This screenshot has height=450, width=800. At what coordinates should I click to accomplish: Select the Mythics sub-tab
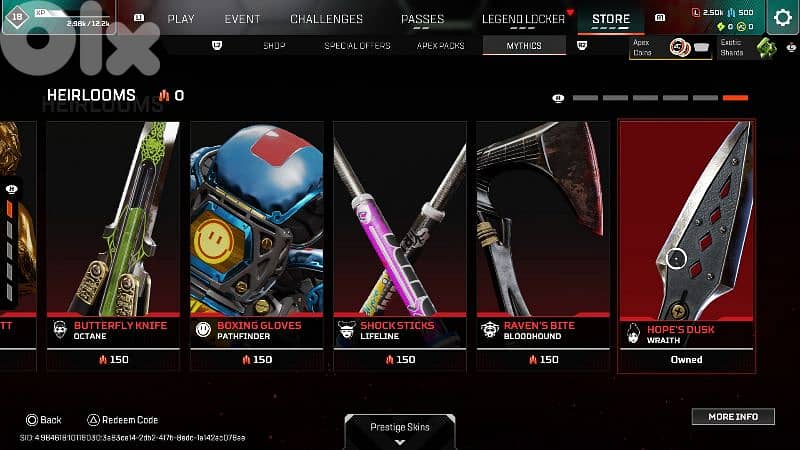pos(524,46)
